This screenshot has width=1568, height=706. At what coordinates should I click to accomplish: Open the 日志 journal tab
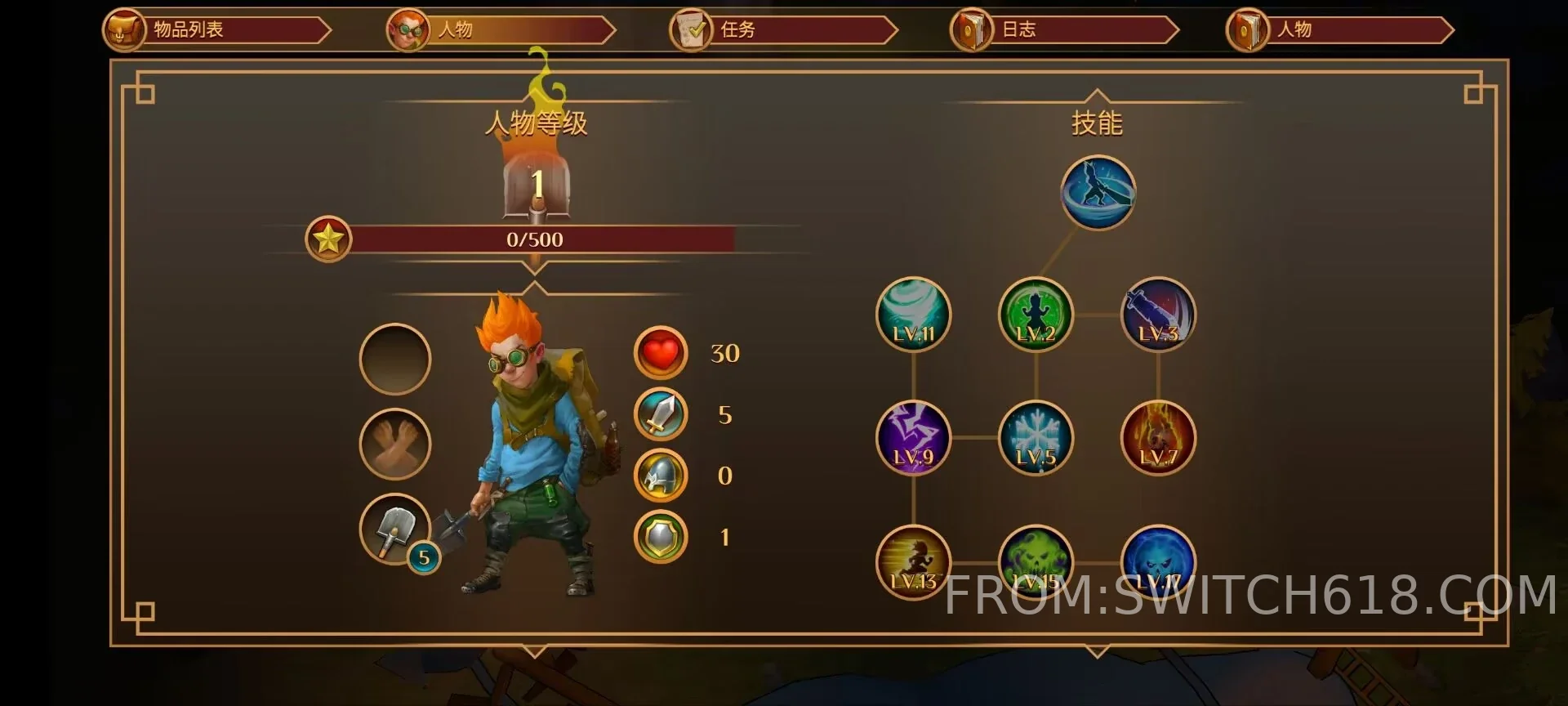[x=1064, y=30]
